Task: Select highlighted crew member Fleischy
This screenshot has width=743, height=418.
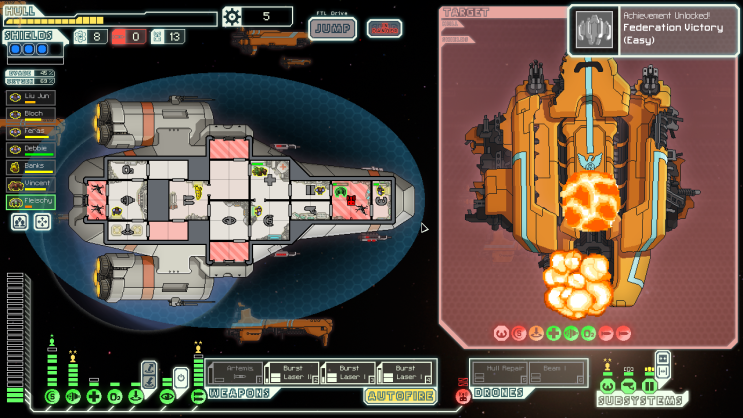Action: coord(32,201)
